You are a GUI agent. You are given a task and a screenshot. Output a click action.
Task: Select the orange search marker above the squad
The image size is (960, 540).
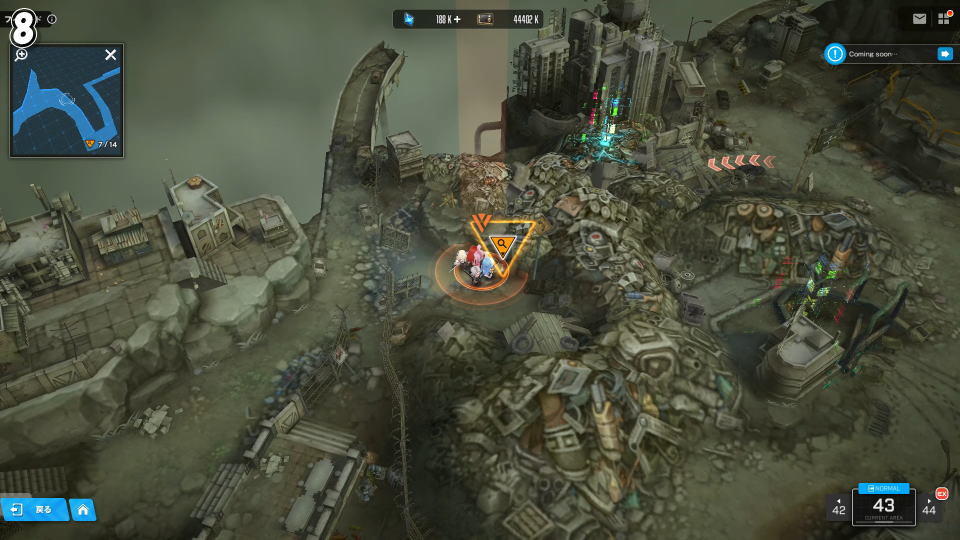click(501, 243)
